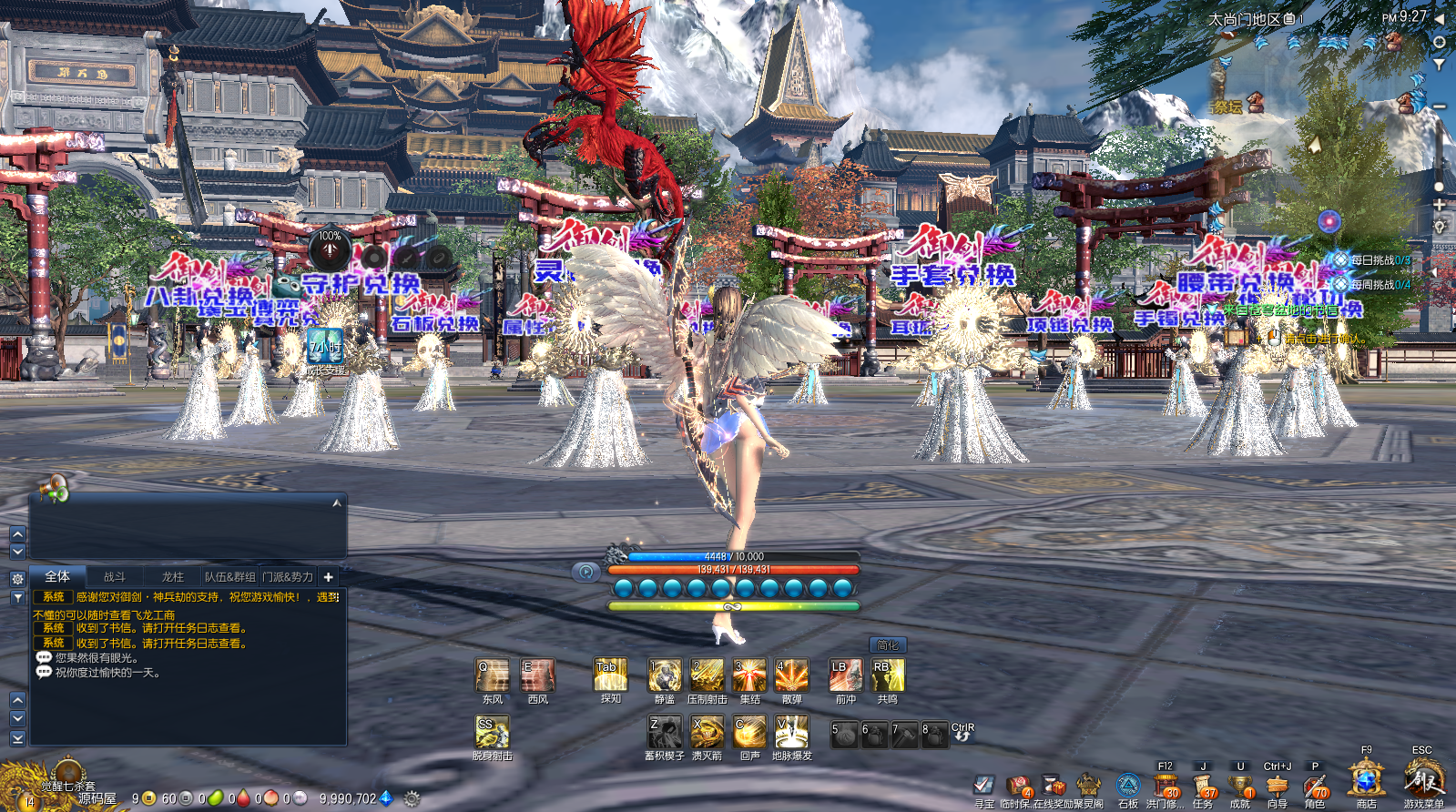Click the chat filter funnel icon
The height and width of the screenshot is (812, 1456).
17,598
